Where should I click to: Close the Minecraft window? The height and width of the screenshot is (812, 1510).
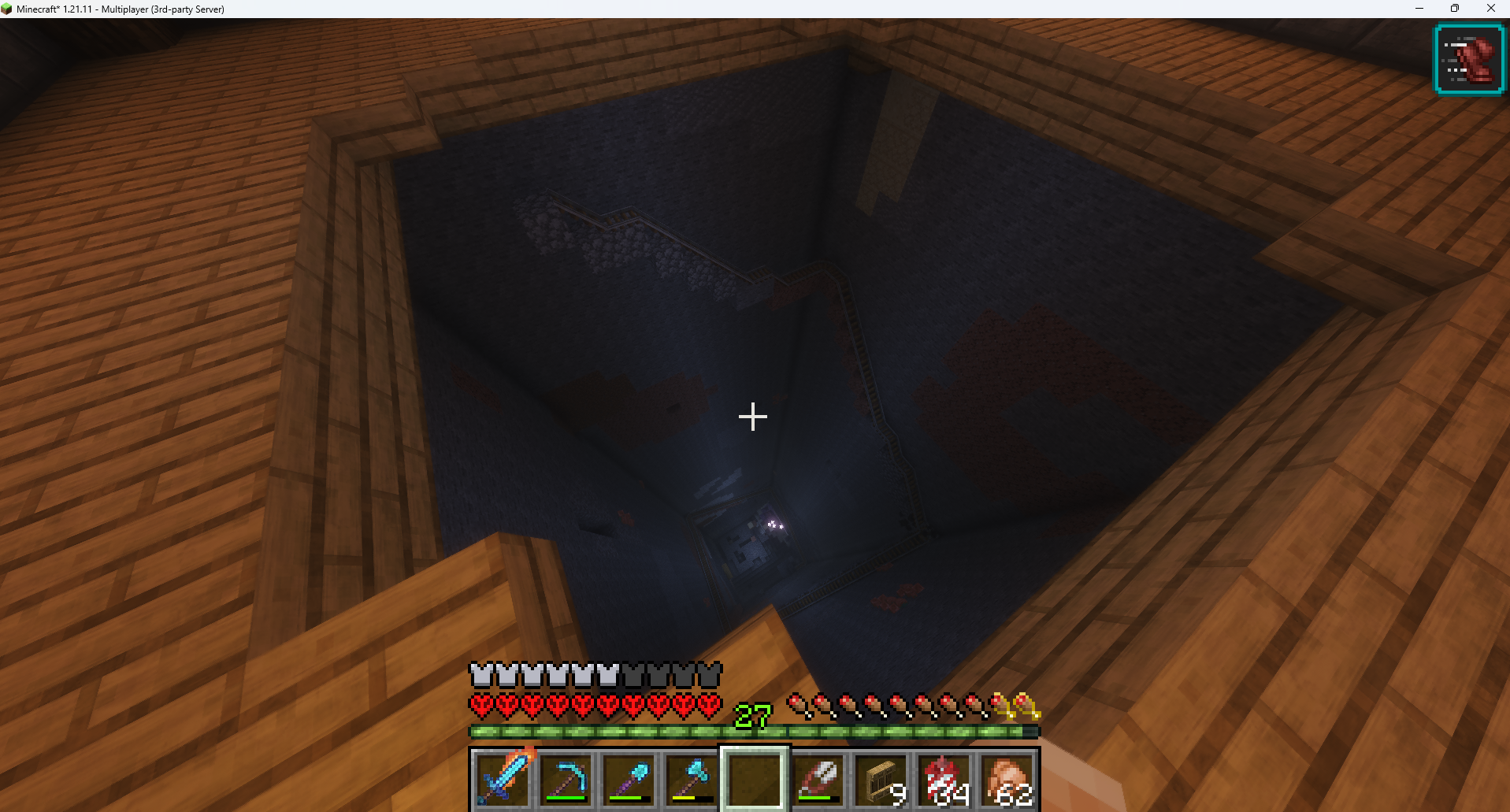click(1490, 9)
